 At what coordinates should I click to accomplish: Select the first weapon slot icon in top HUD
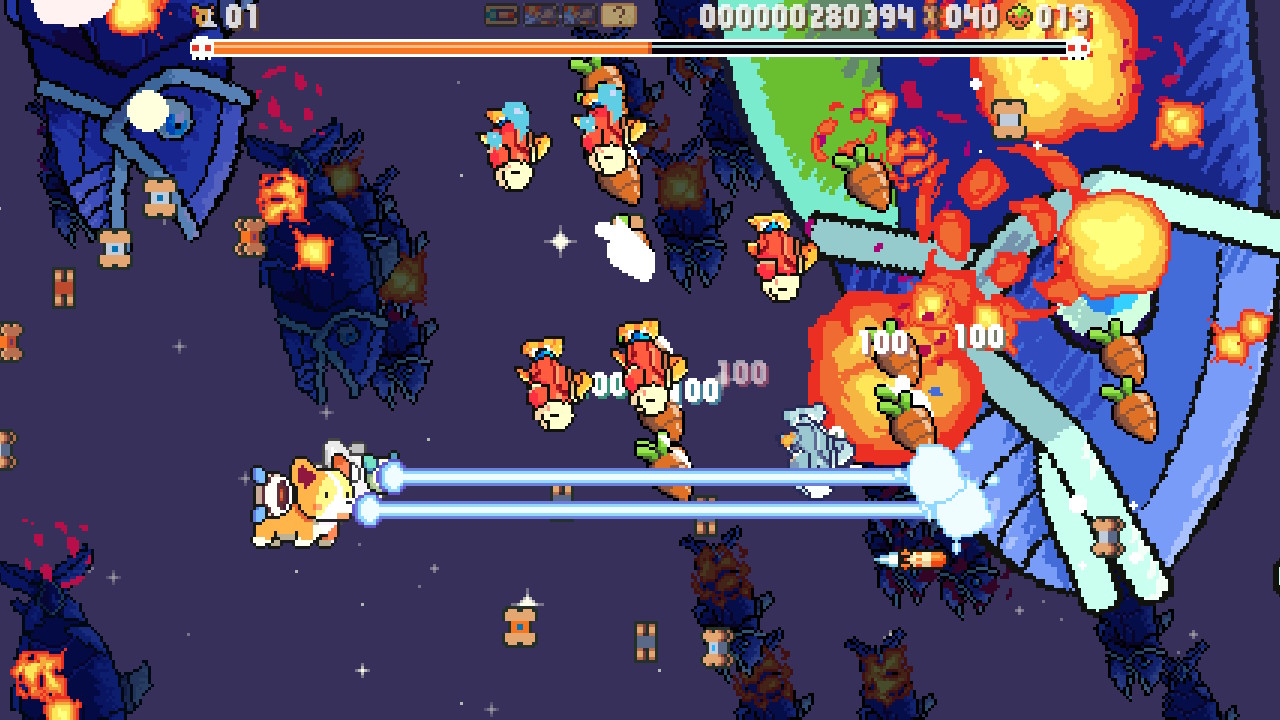coord(502,14)
